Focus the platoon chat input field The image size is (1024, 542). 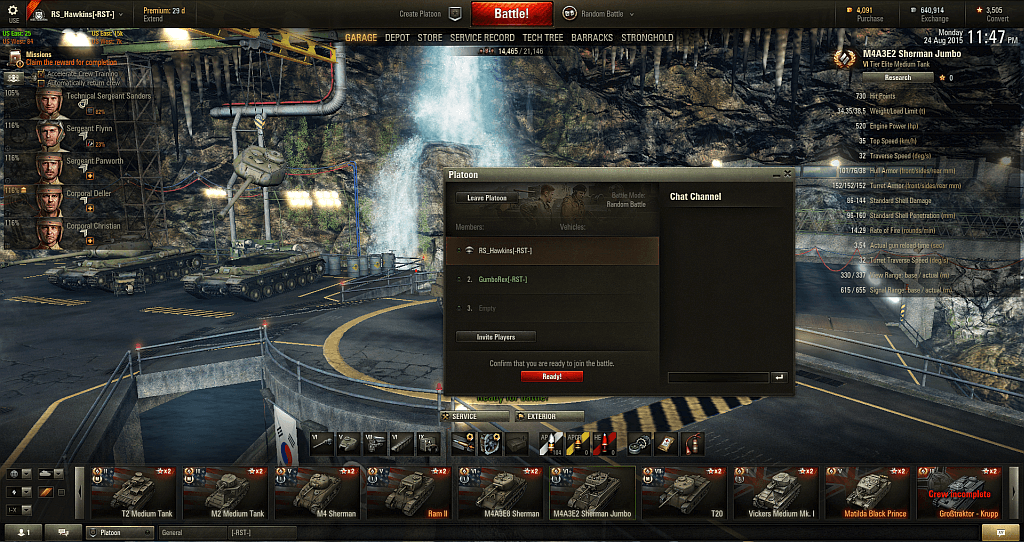(x=718, y=377)
